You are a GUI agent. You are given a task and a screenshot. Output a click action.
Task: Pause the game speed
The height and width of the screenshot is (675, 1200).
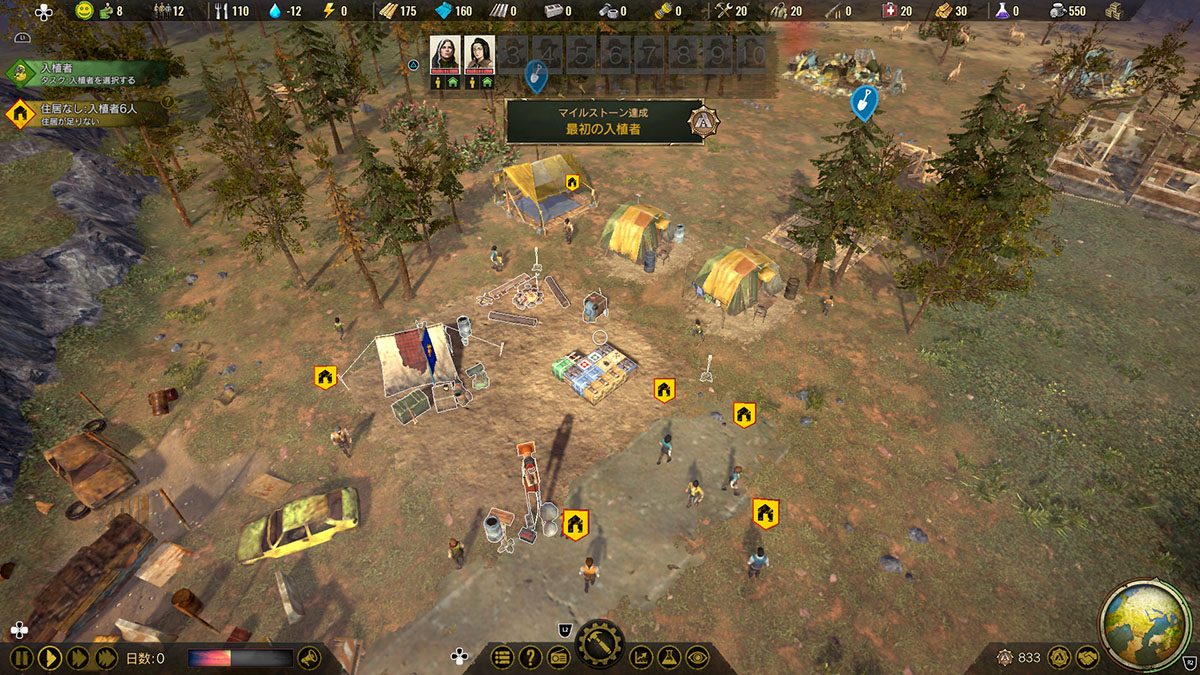[x=21, y=658]
